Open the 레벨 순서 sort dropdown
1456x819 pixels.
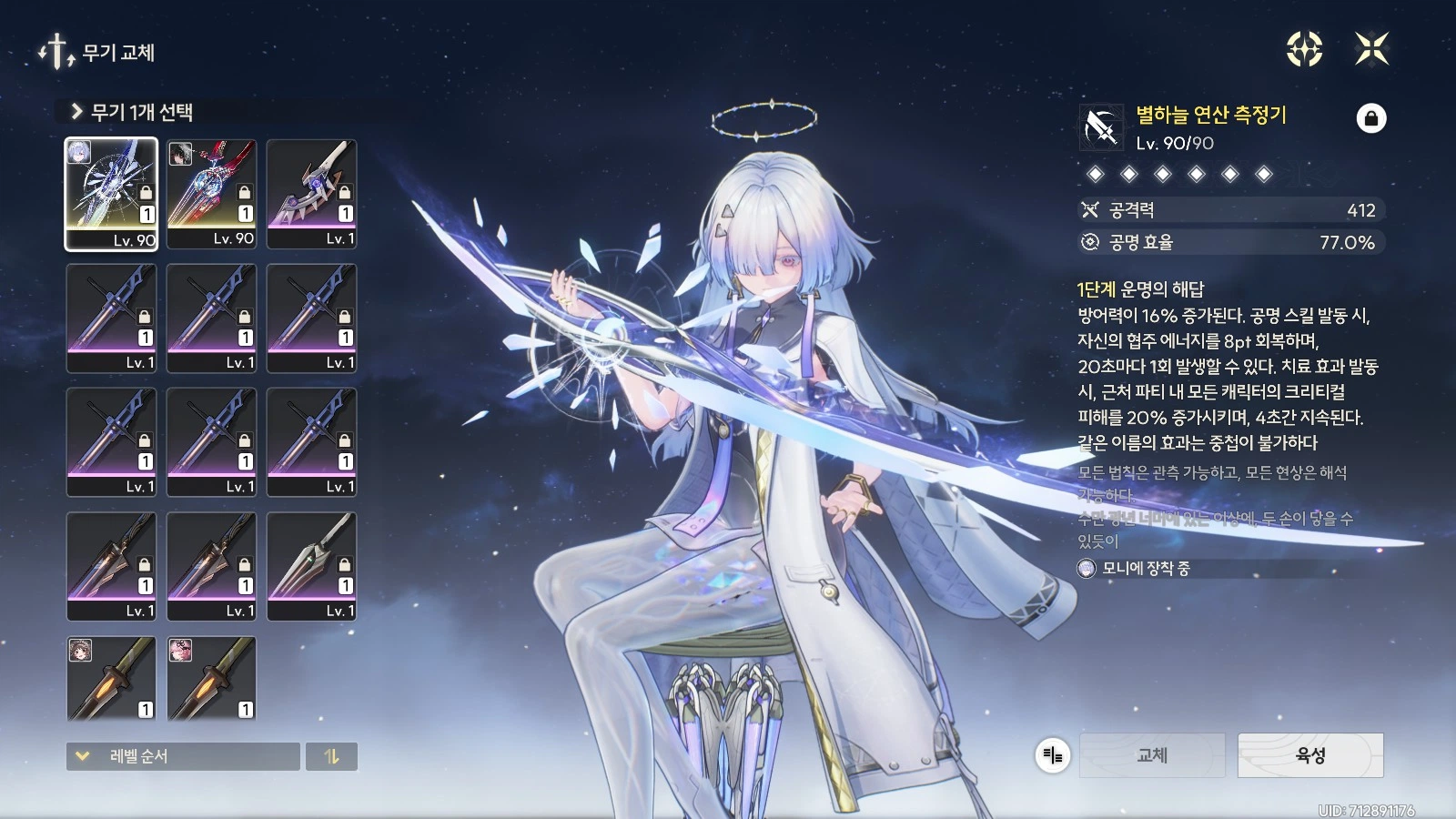pos(183,756)
